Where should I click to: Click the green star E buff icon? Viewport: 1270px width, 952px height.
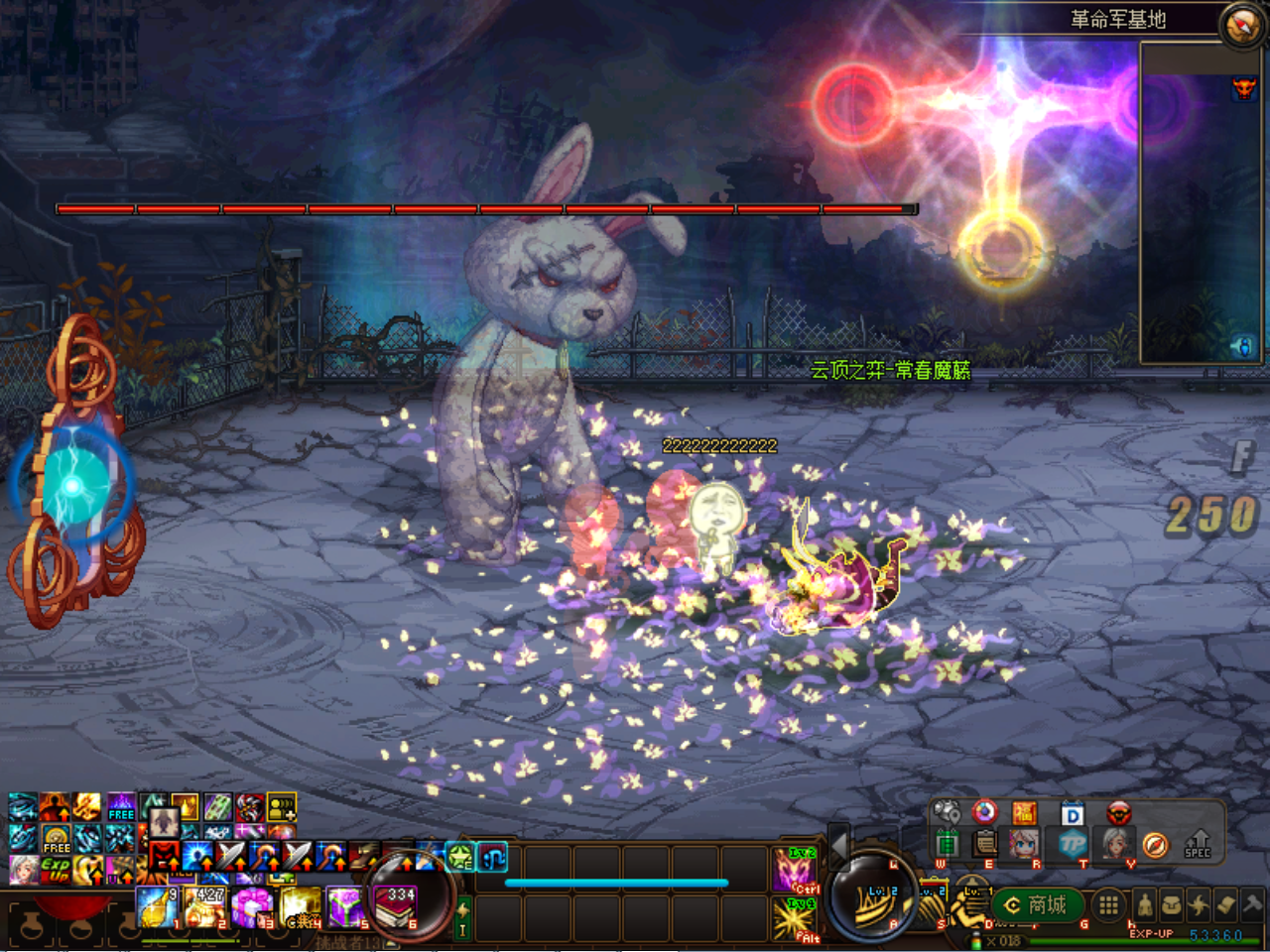click(460, 857)
